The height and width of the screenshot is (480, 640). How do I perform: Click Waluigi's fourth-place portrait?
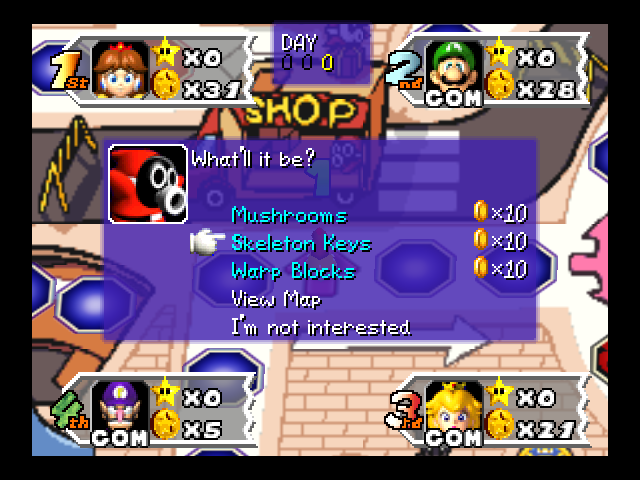121,410
